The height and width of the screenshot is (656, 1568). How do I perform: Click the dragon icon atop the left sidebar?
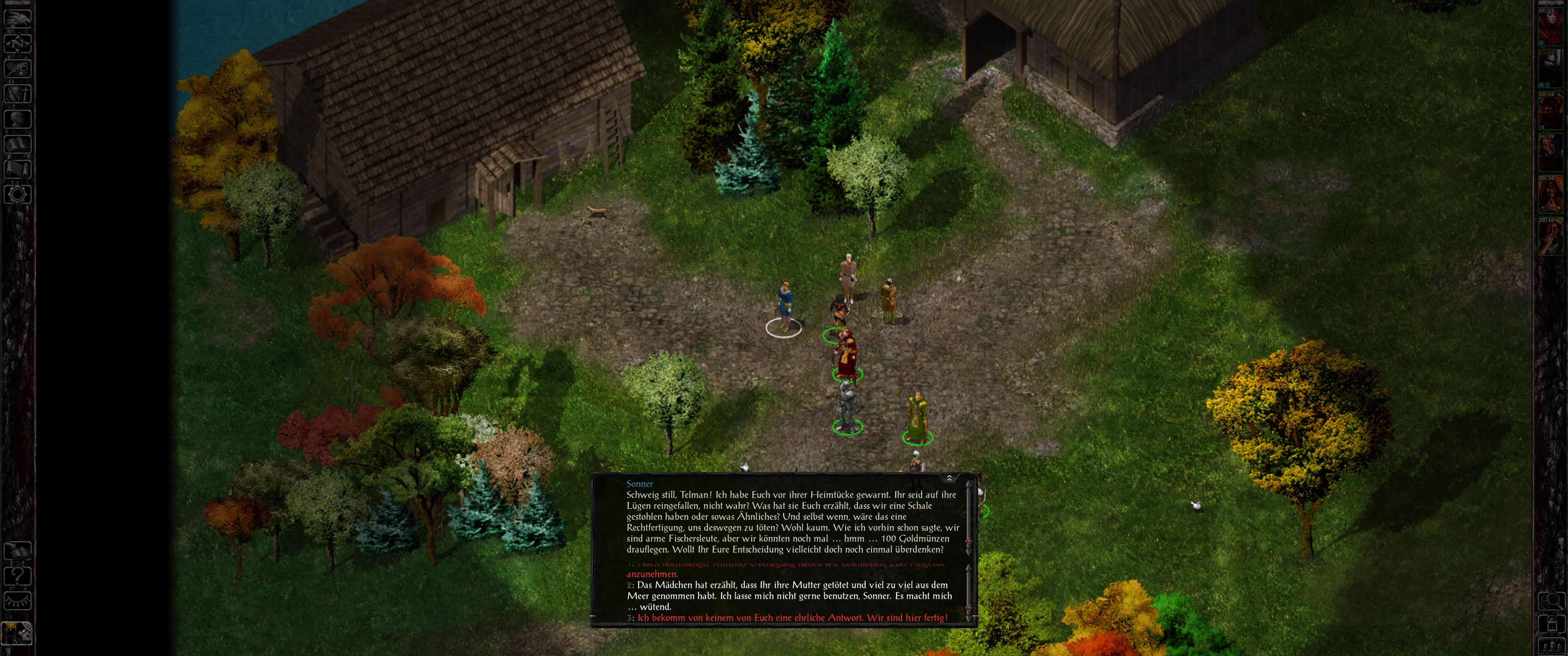[18, 18]
